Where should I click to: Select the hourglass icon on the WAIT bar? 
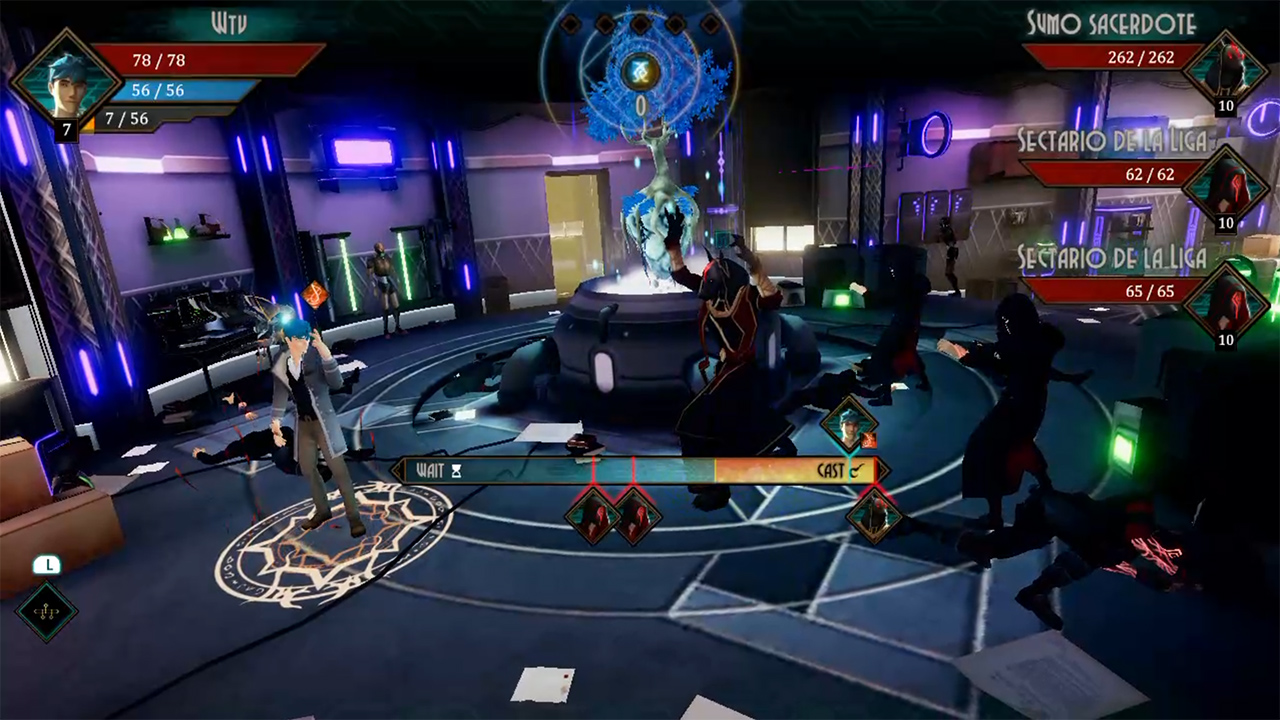[x=457, y=470]
